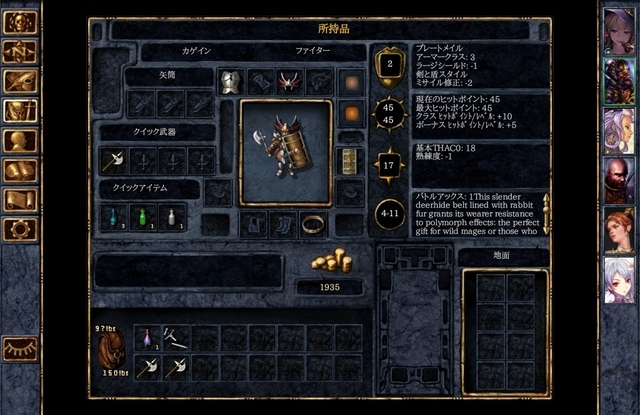Click the gold coin pile
The image size is (640, 415).
[x=331, y=260]
